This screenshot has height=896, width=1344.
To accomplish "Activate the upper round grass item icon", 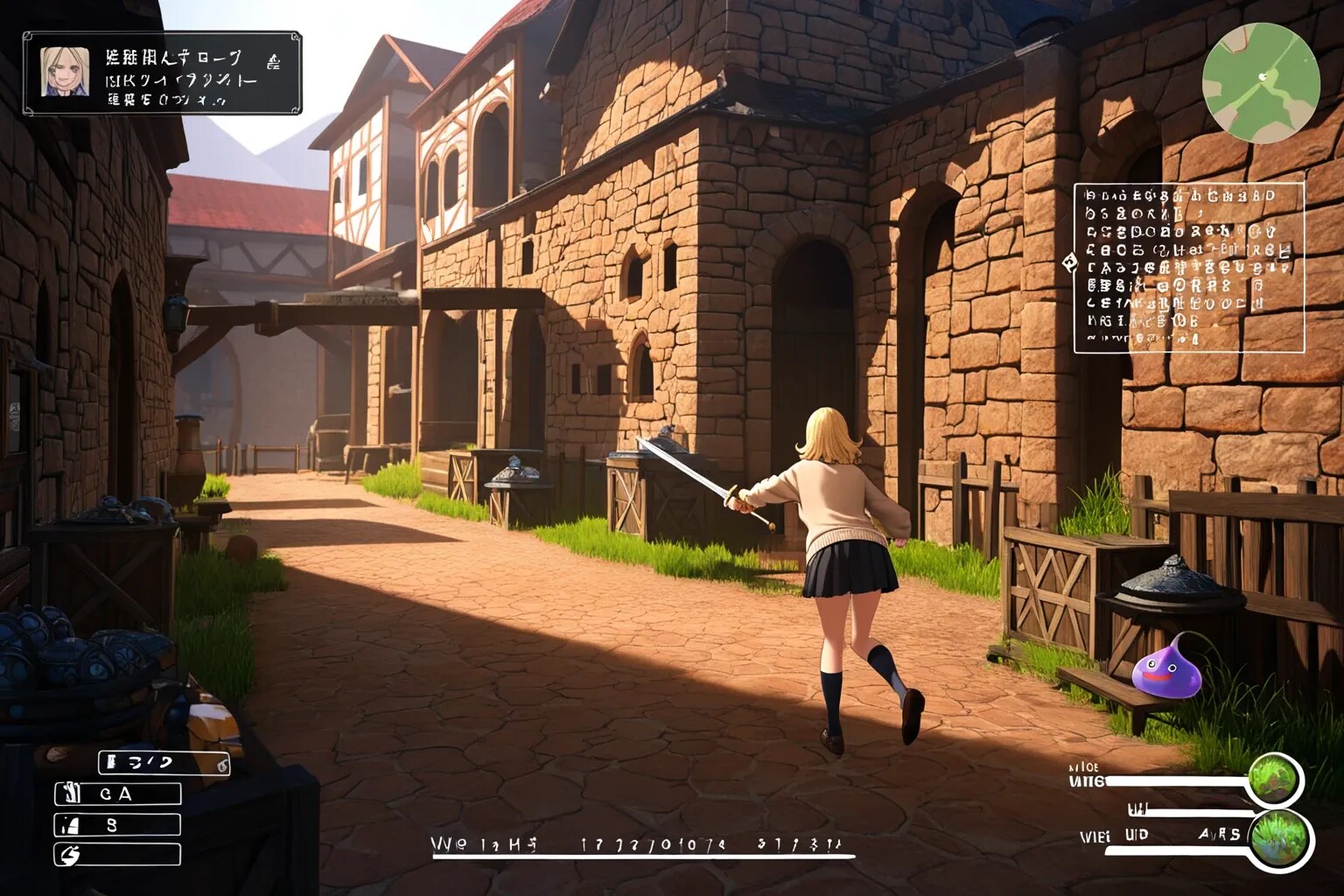I will pyautogui.click(x=1274, y=778).
